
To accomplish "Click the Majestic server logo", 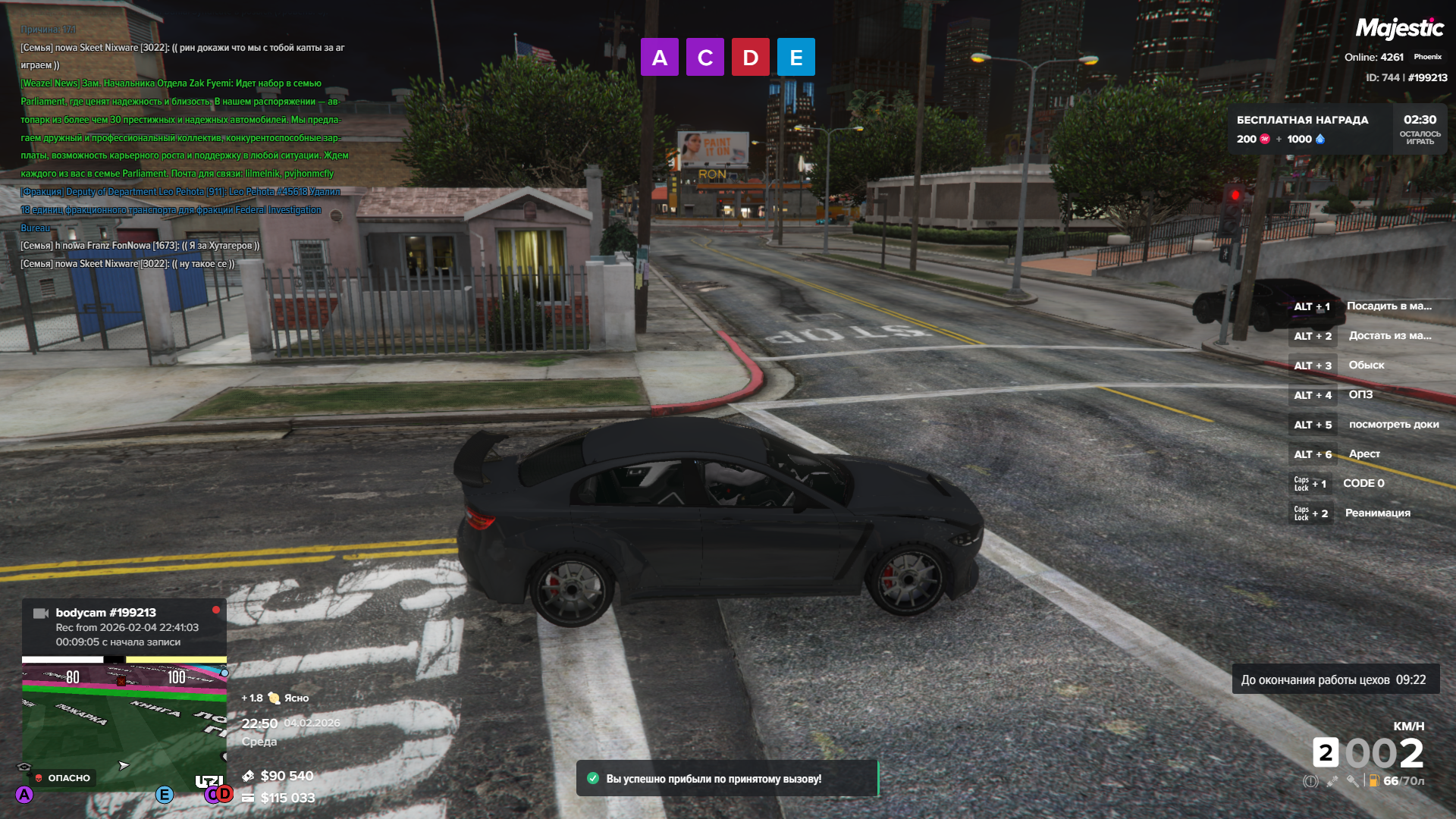I will click(1399, 29).
